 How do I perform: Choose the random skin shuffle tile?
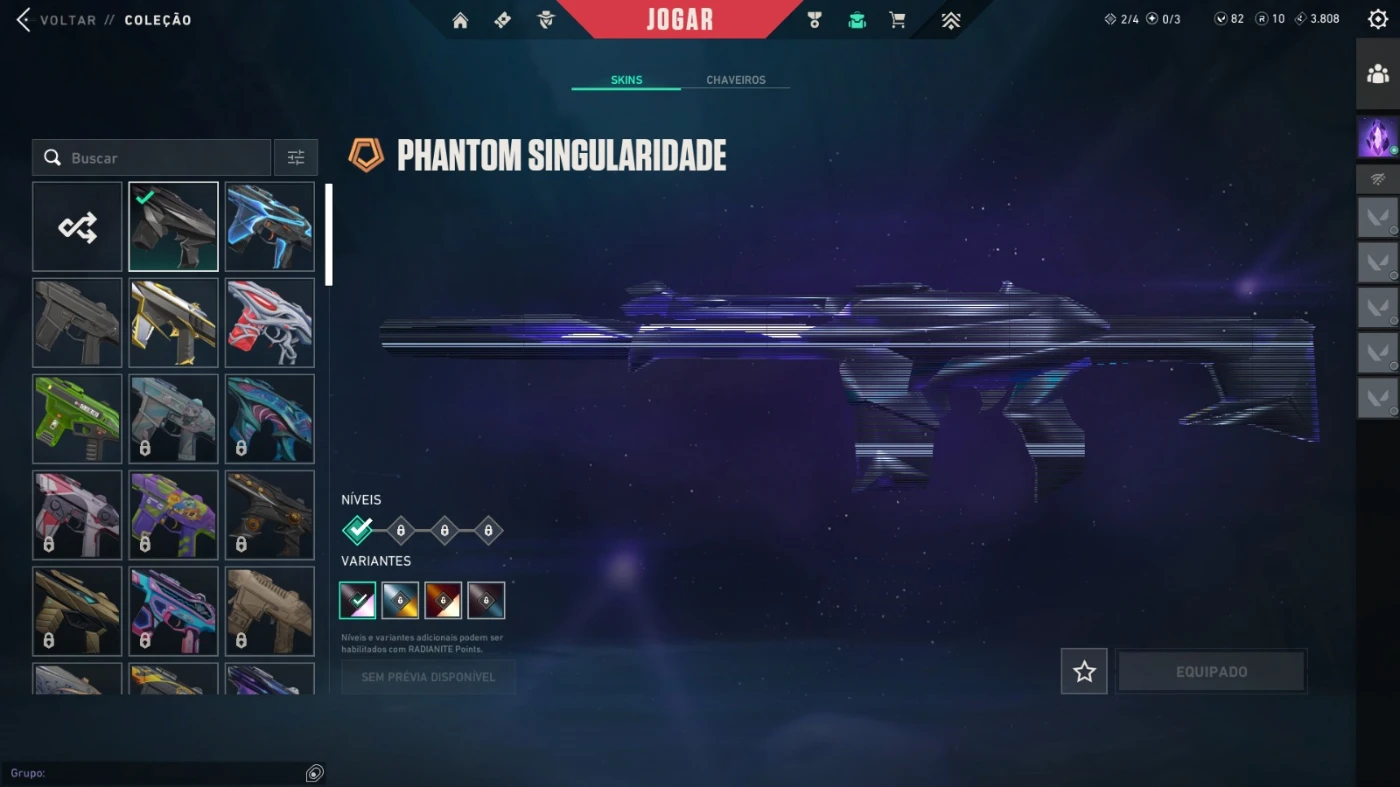point(77,227)
